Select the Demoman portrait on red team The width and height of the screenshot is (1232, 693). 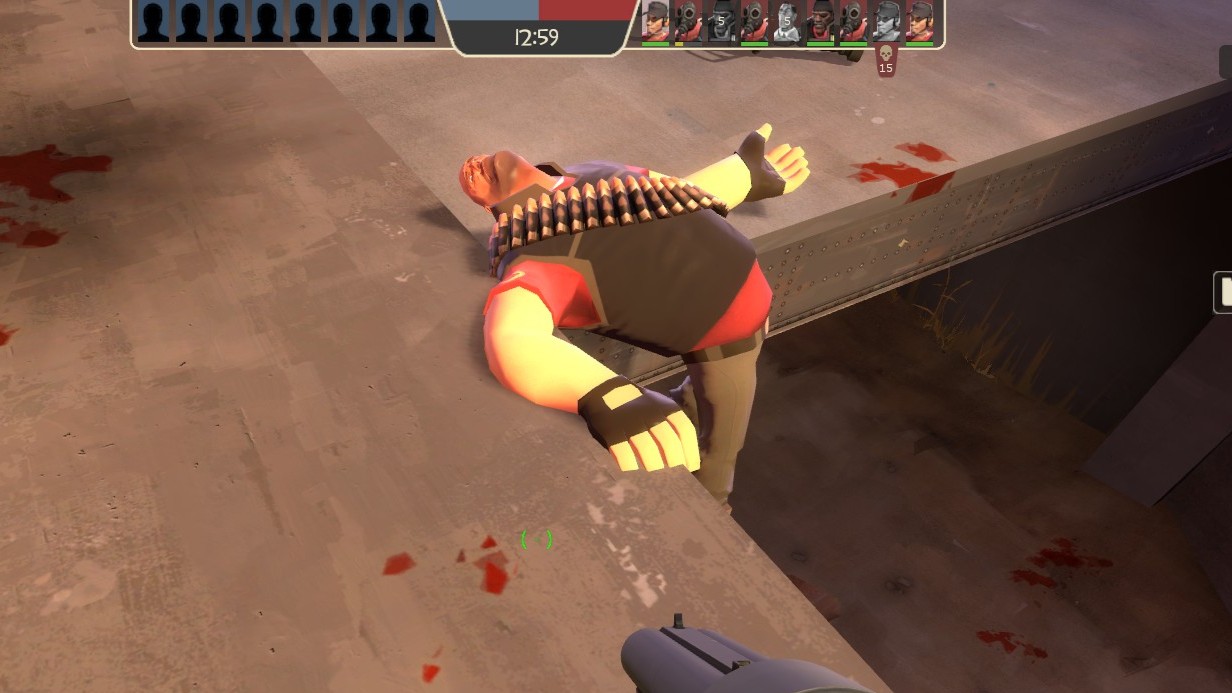(820, 21)
